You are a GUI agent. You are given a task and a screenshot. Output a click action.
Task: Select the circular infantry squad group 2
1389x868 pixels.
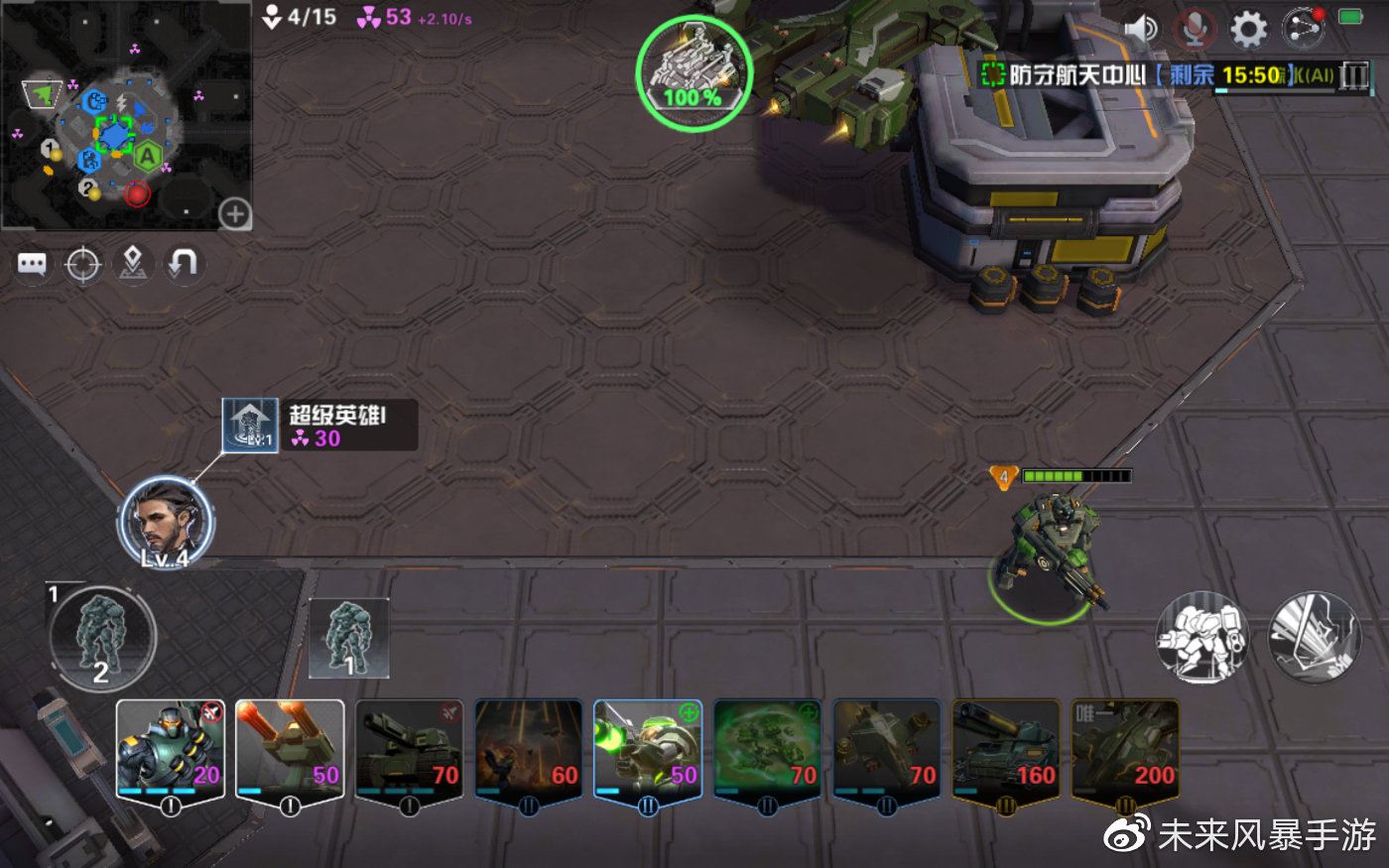coord(101,639)
